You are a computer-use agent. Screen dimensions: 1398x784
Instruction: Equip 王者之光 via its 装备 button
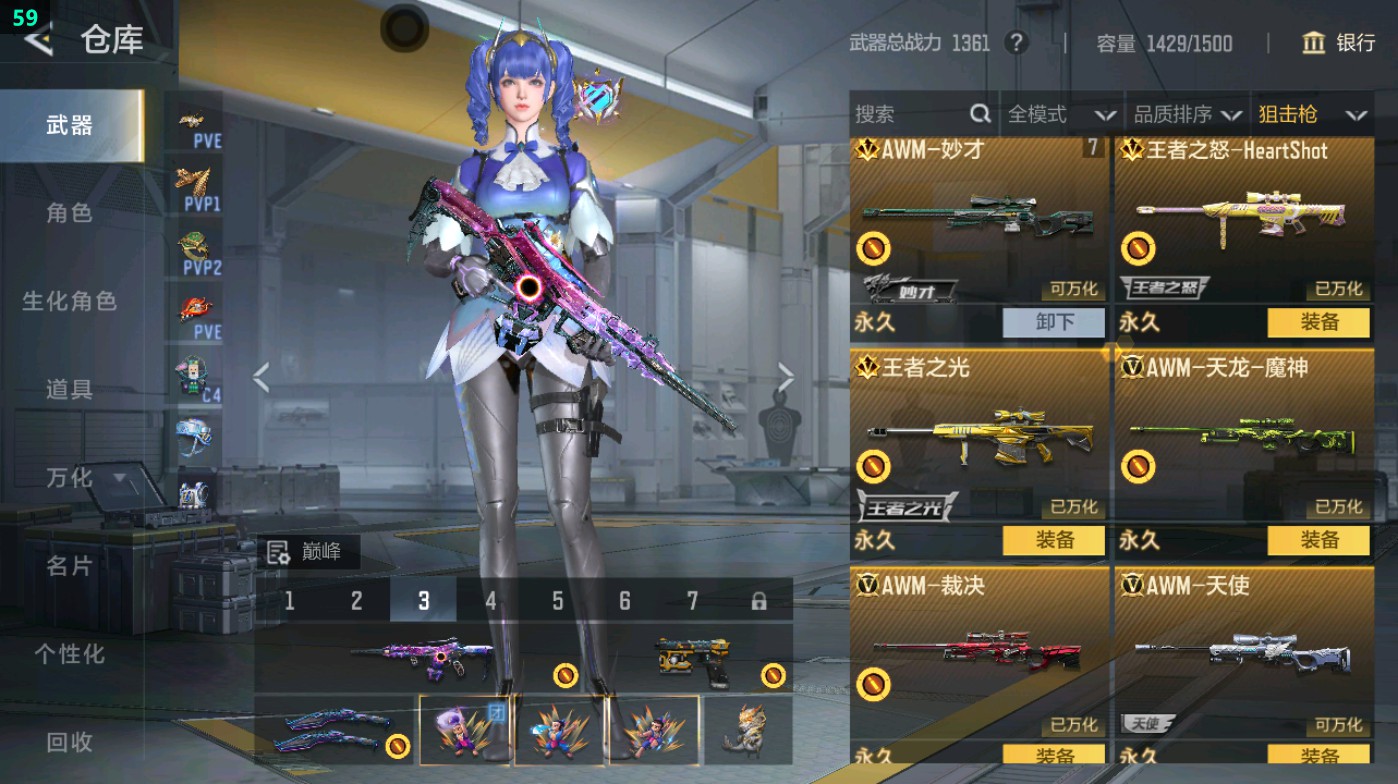(1055, 540)
